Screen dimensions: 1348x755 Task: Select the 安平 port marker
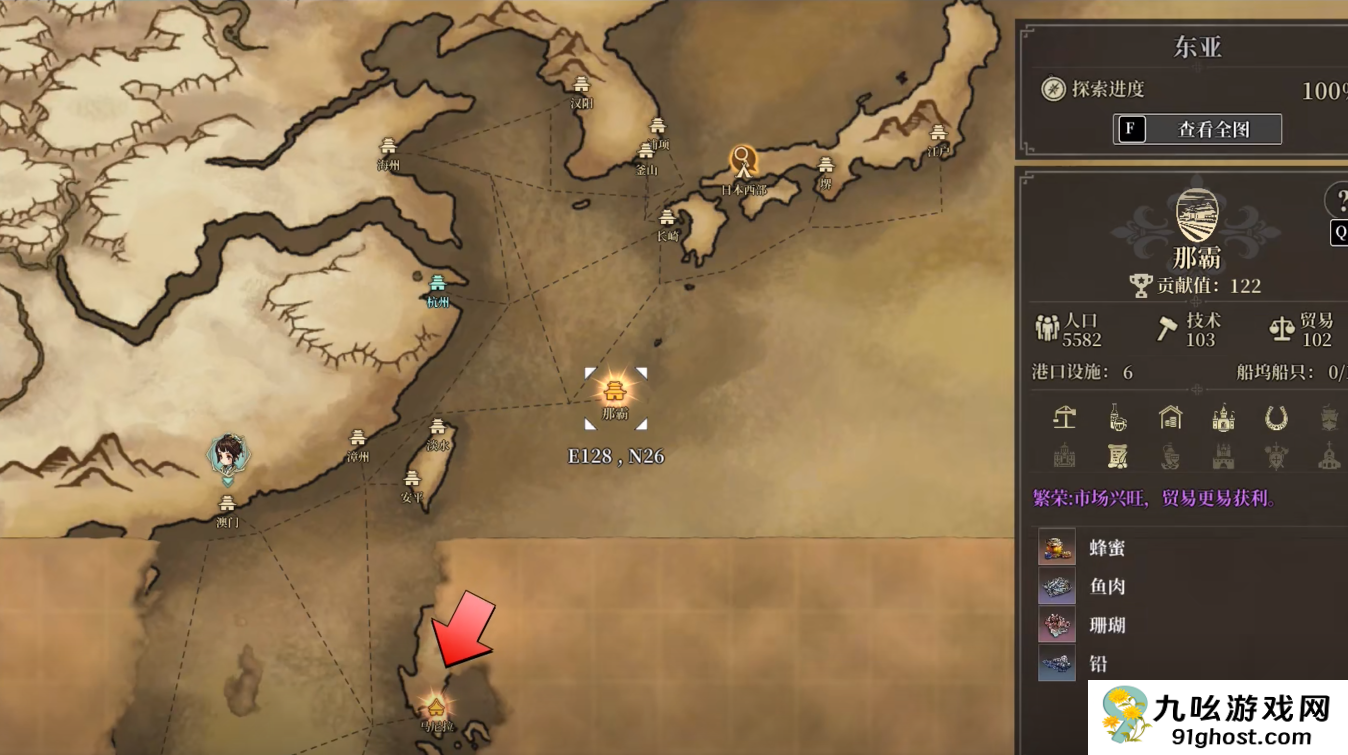click(413, 480)
